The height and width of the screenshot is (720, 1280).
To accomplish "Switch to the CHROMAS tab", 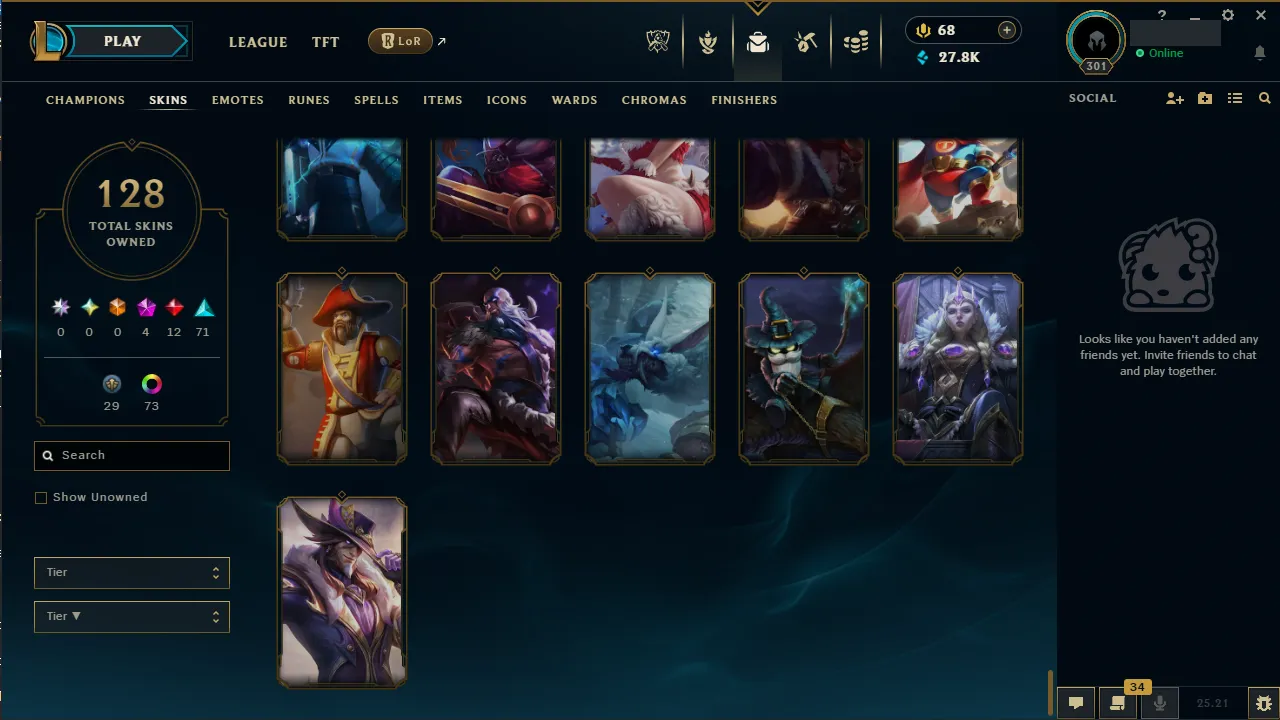I will tap(654, 100).
